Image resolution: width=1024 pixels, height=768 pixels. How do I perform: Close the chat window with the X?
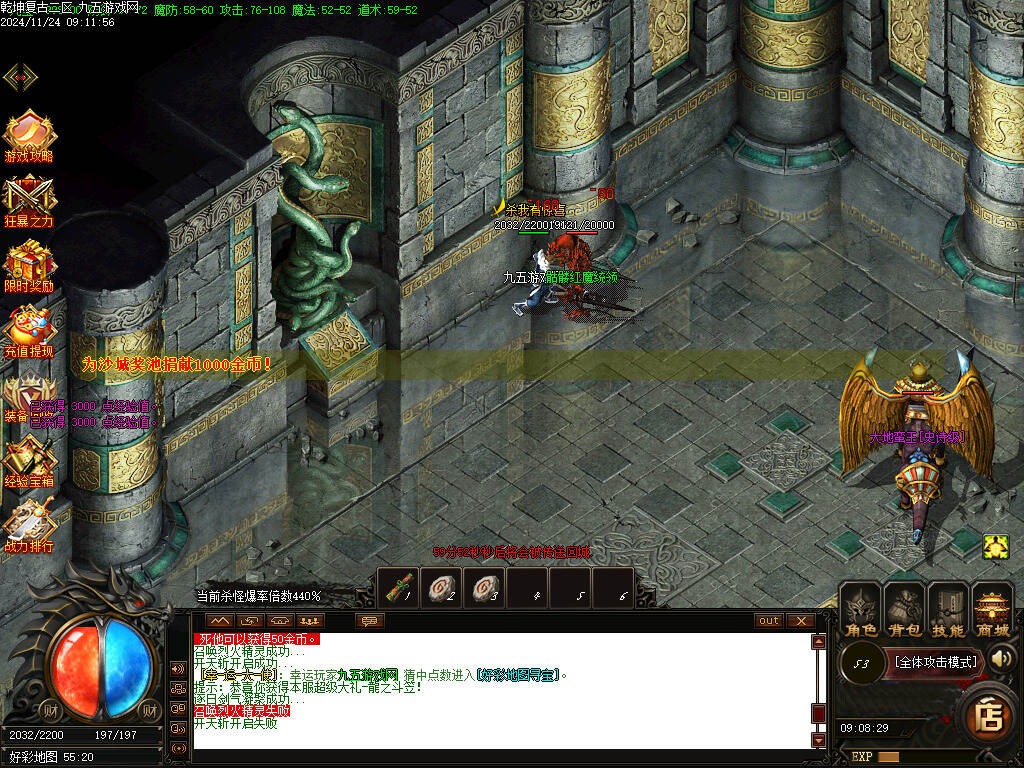tap(800, 621)
